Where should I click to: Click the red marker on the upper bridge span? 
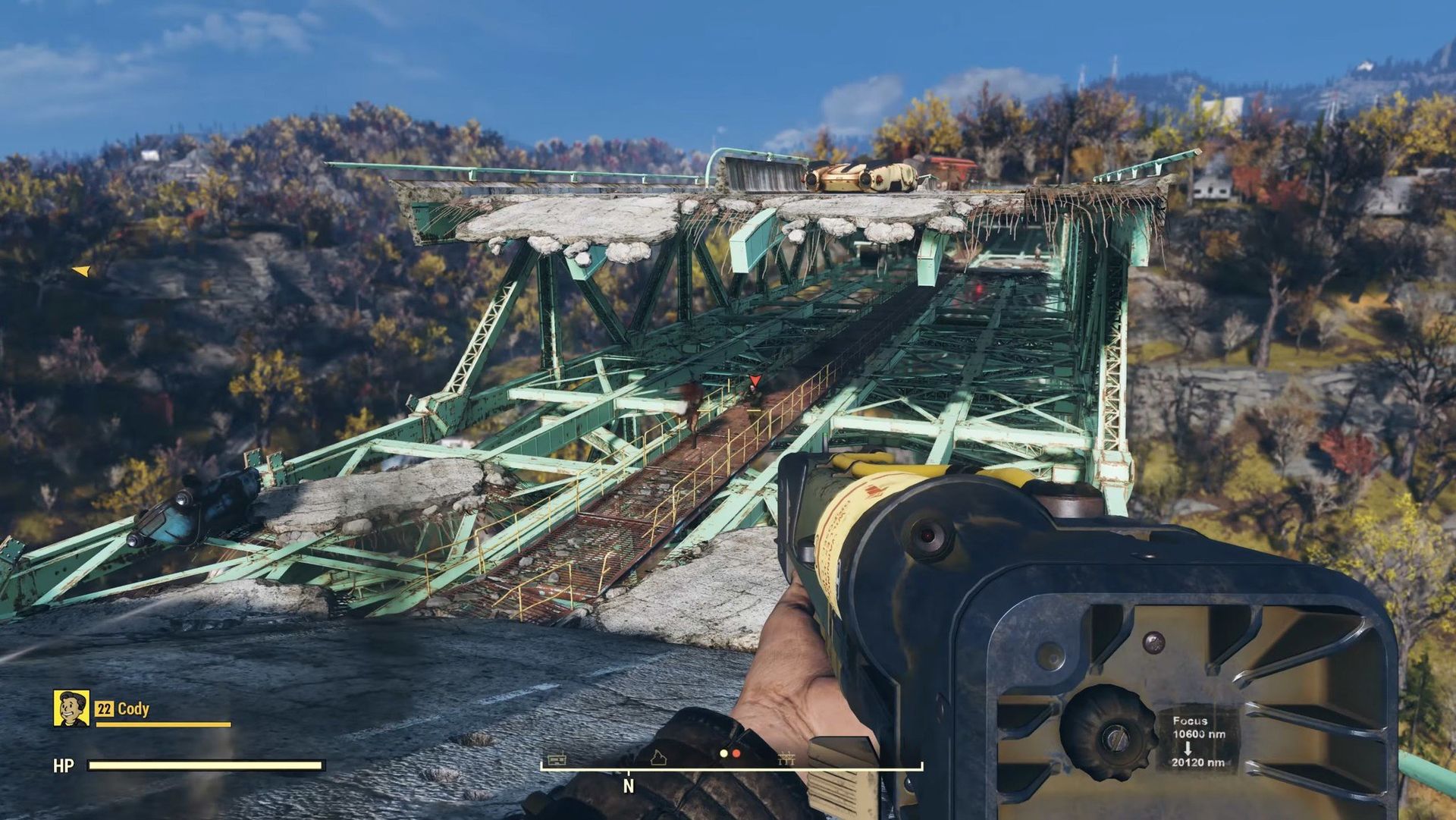tap(978, 289)
